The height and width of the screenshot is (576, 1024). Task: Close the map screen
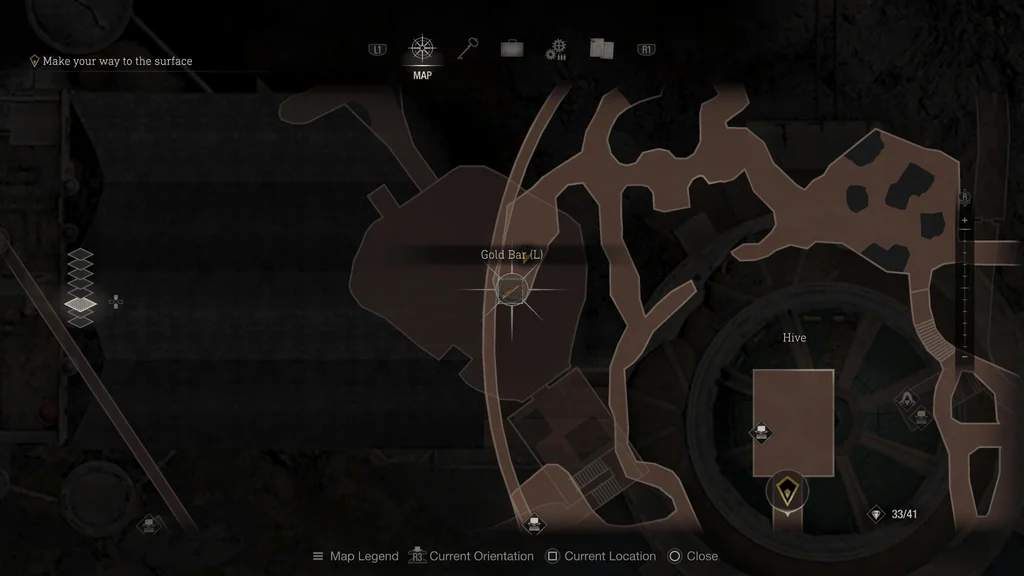[x=693, y=556]
